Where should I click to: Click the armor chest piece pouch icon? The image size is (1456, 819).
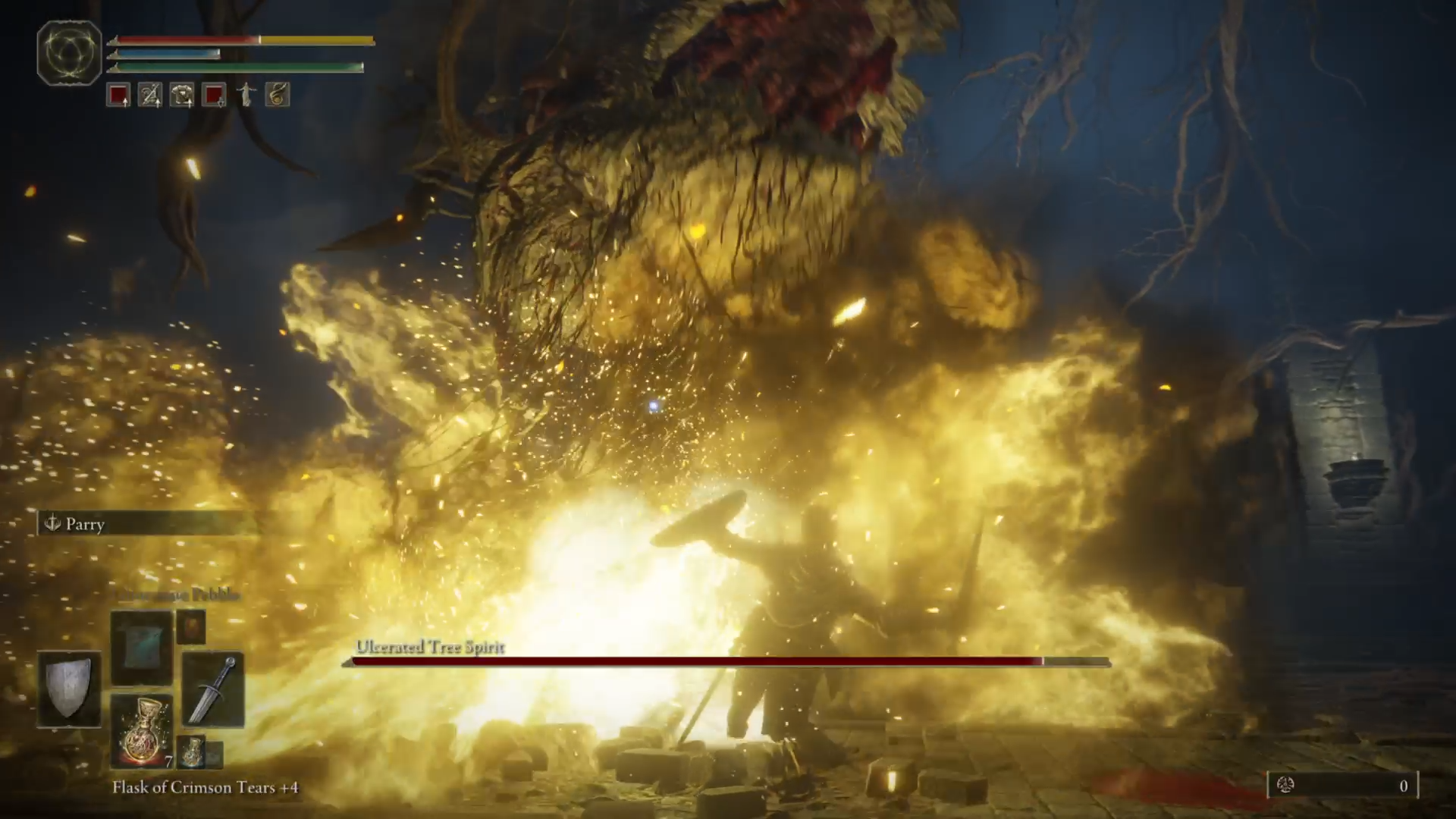pyautogui.click(x=180, y=94)
